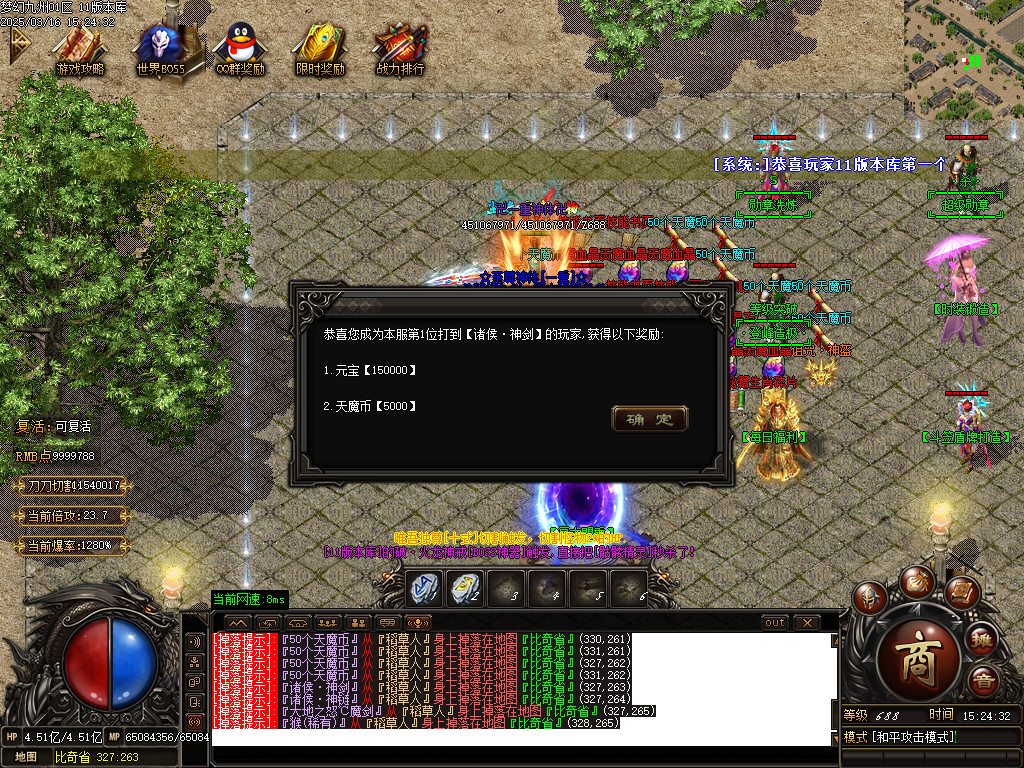Click the chat panel's out button
The image size is (1024, 768).
coord(774,623)
